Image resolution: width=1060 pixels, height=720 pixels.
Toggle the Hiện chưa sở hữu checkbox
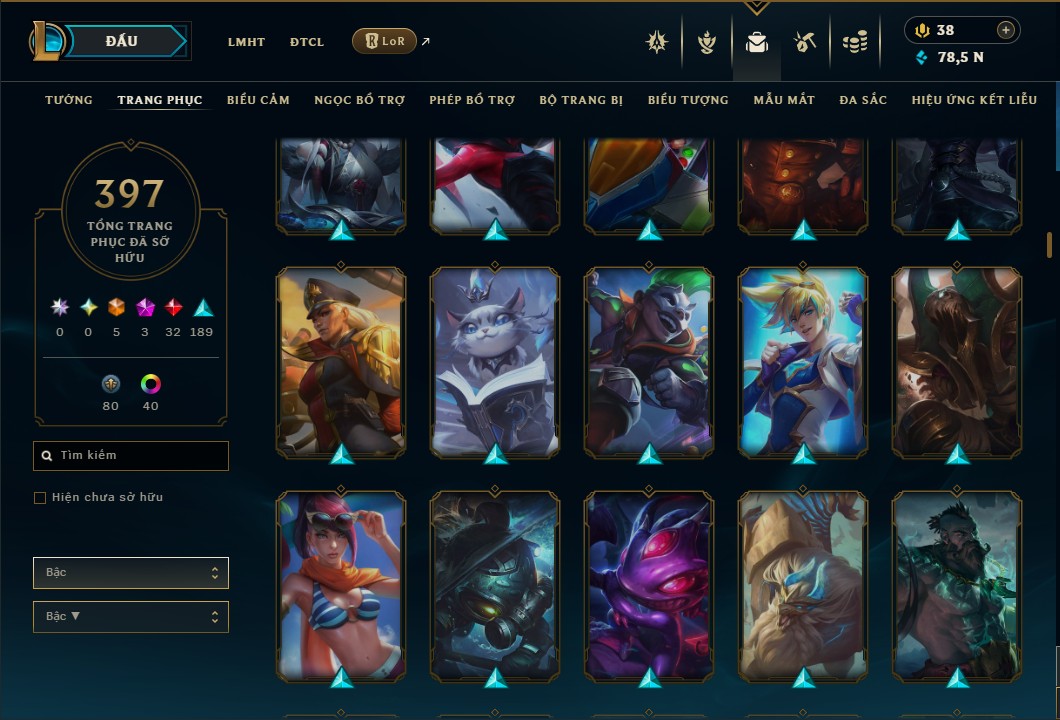(40, 498)
